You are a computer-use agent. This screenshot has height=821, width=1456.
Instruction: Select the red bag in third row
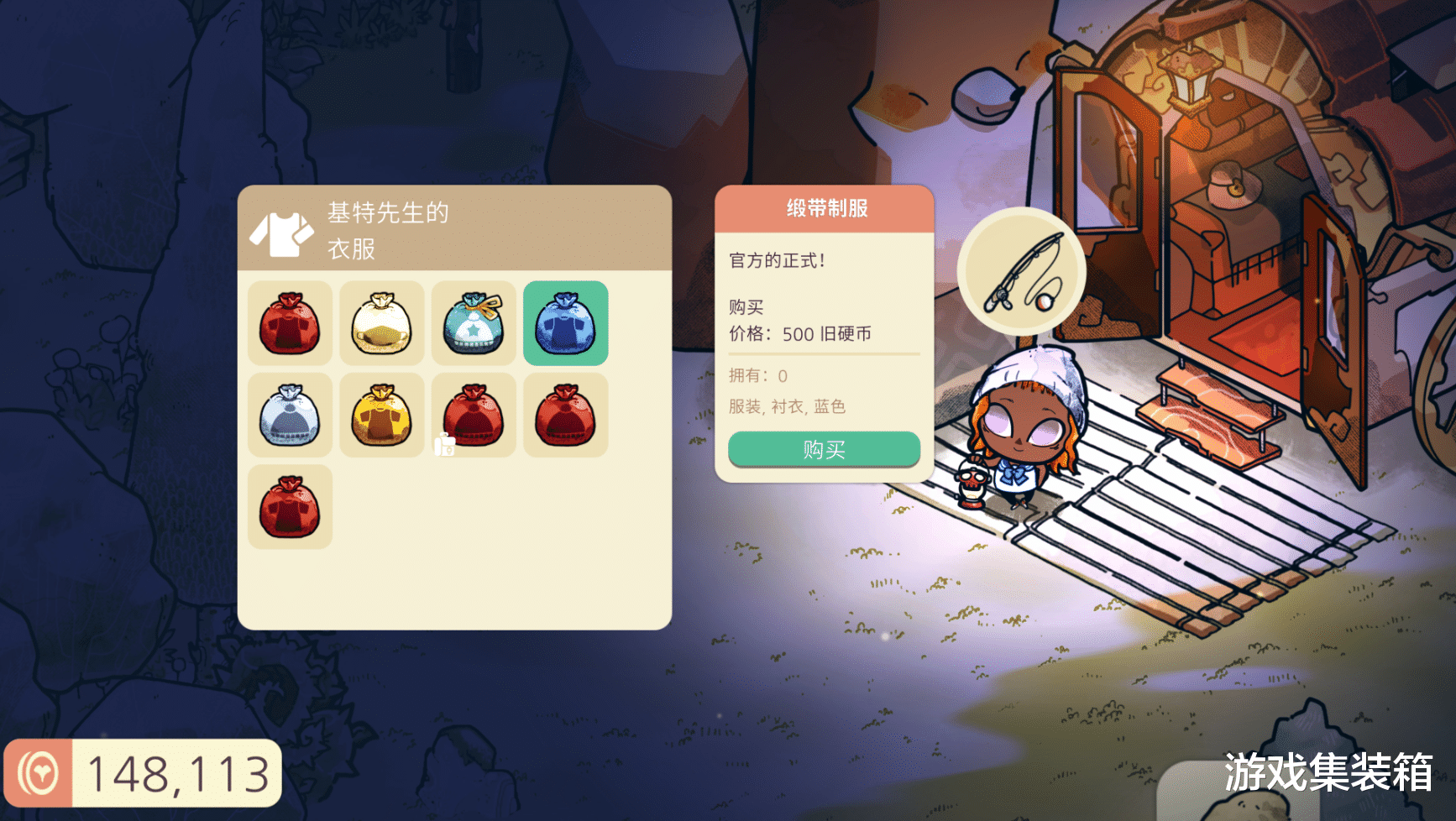point(290,506)
